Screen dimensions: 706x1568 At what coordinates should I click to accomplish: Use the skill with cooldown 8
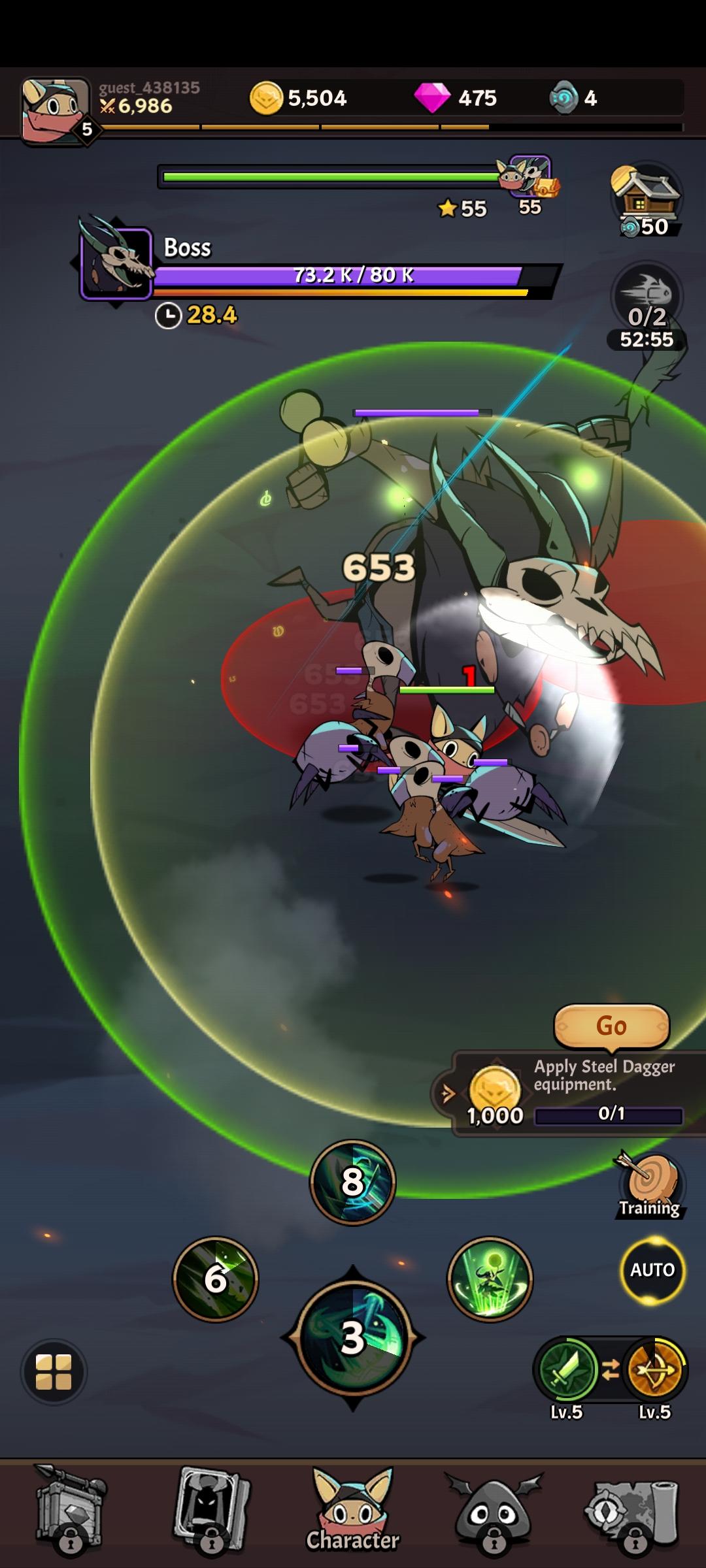[x=353, y=1182]
